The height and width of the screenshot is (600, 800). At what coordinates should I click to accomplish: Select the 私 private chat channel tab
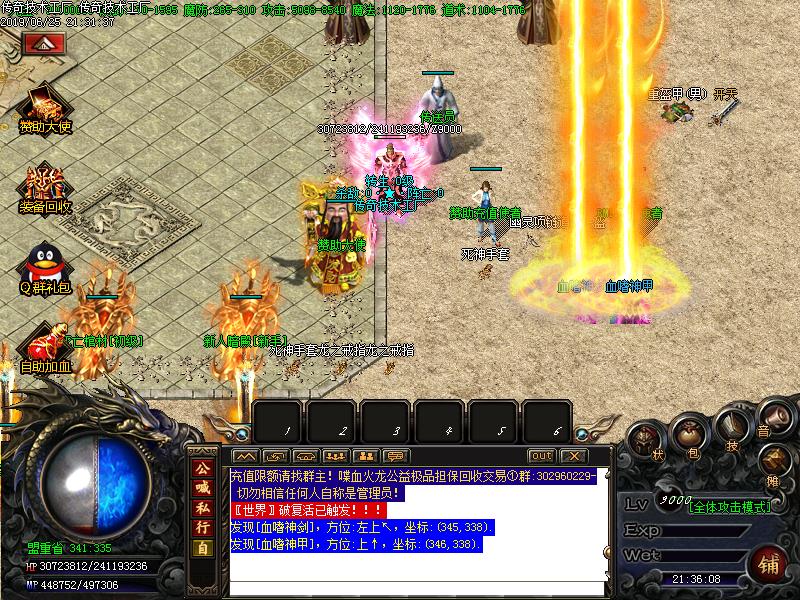tap(202, 521)
